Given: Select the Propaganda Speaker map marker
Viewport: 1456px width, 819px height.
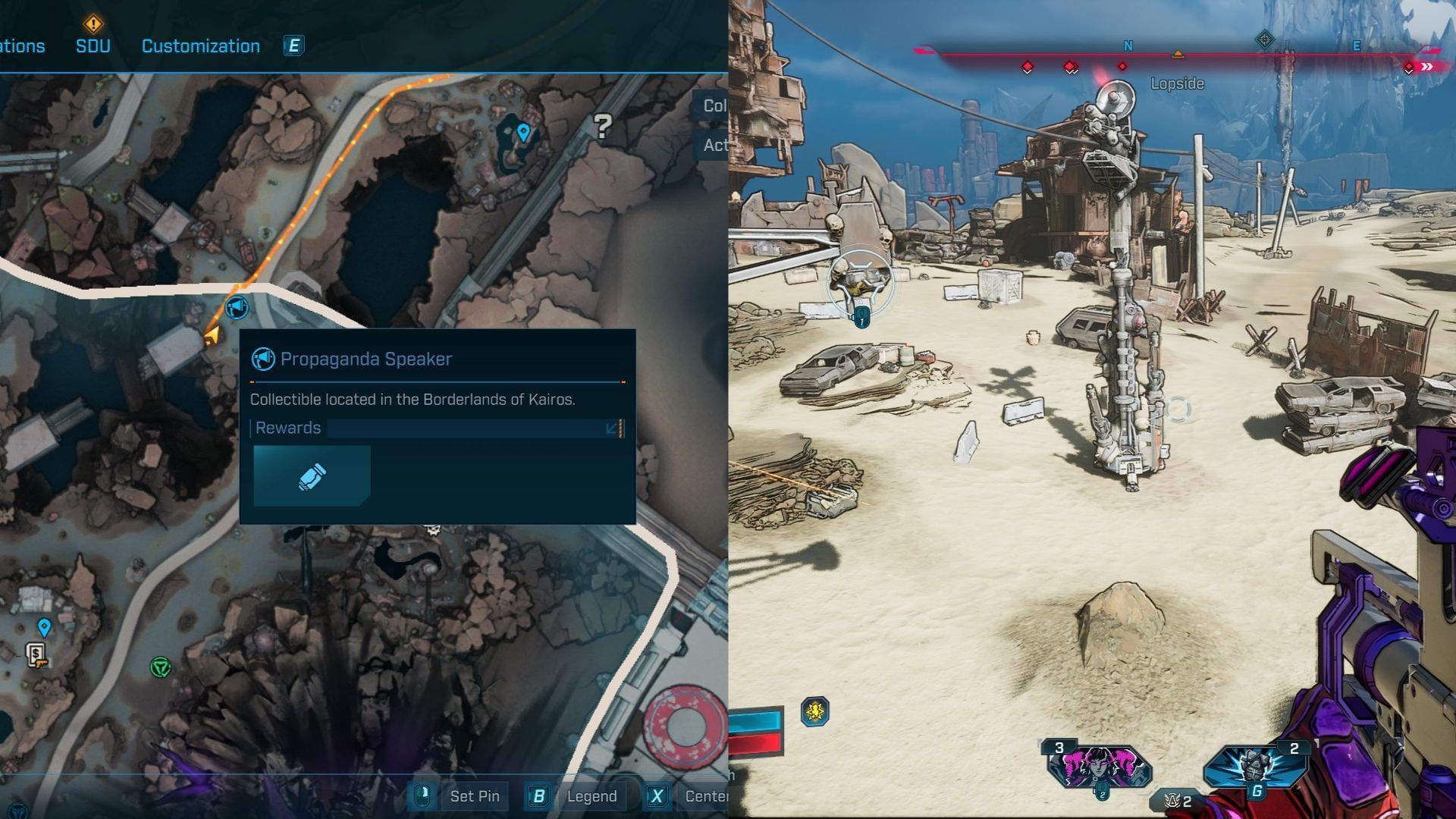Looking at the screenshot, I should point(237,307).
